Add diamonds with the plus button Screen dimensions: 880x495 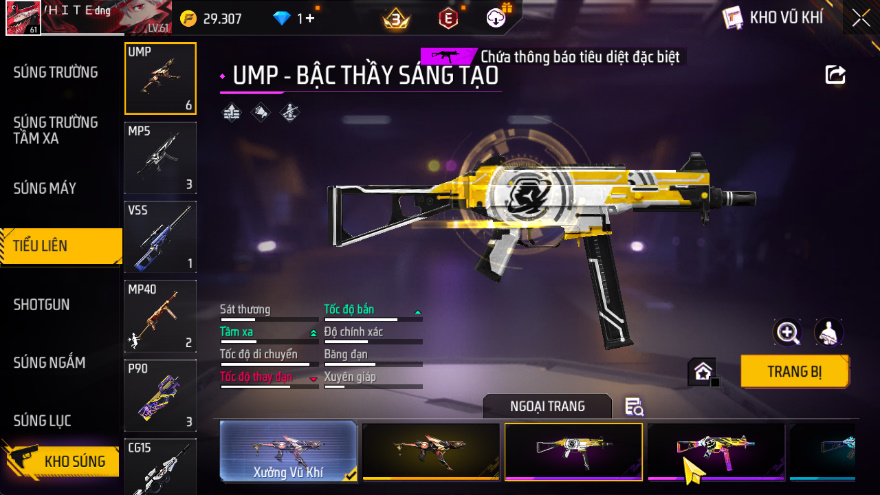310,19
